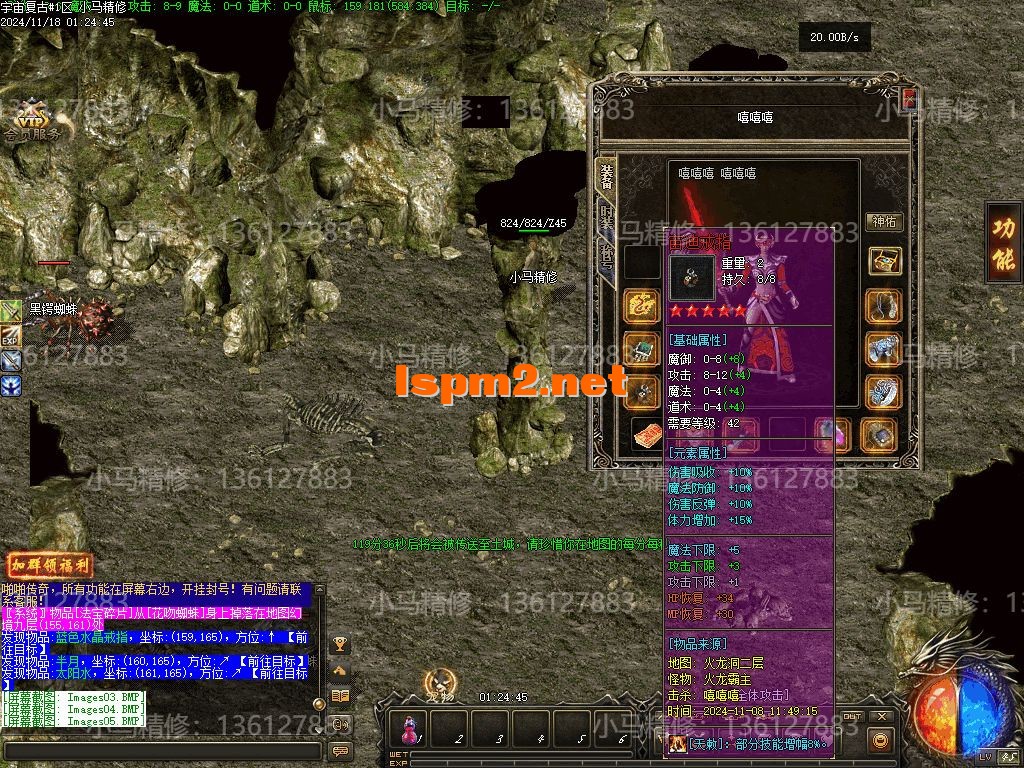Click the 神佑 button
The image size is (1024, 768).
click(884, 221)
